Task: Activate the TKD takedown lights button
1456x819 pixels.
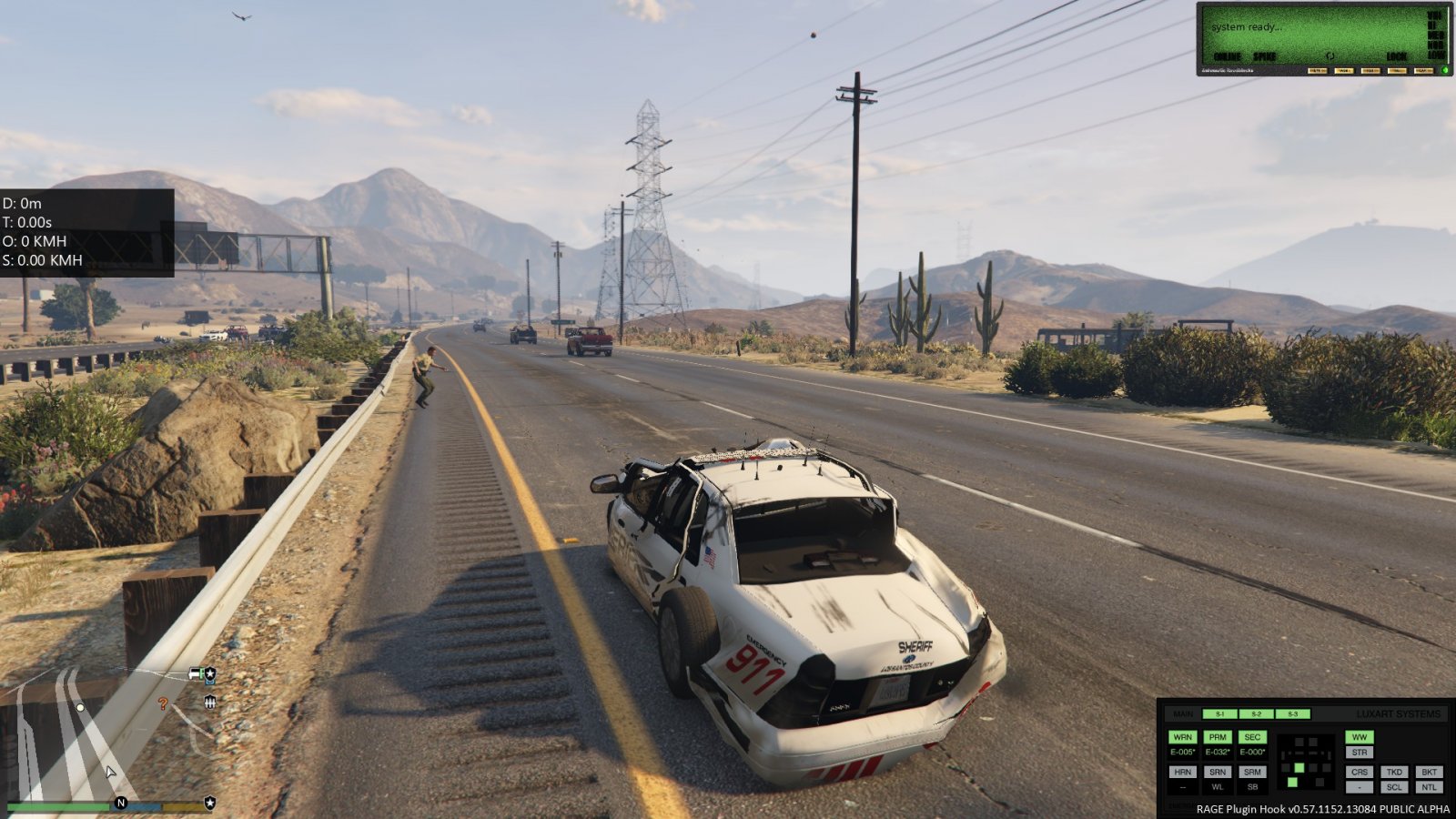Action: coord(1394,772)
